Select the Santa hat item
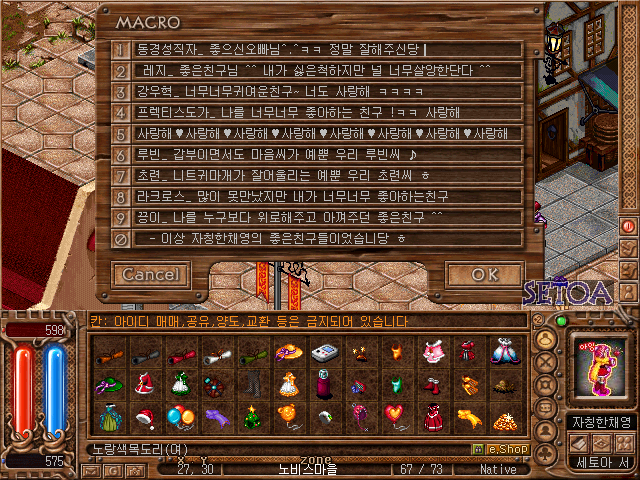This screenshot has width=640, height=480. click(x=143, y=416)
